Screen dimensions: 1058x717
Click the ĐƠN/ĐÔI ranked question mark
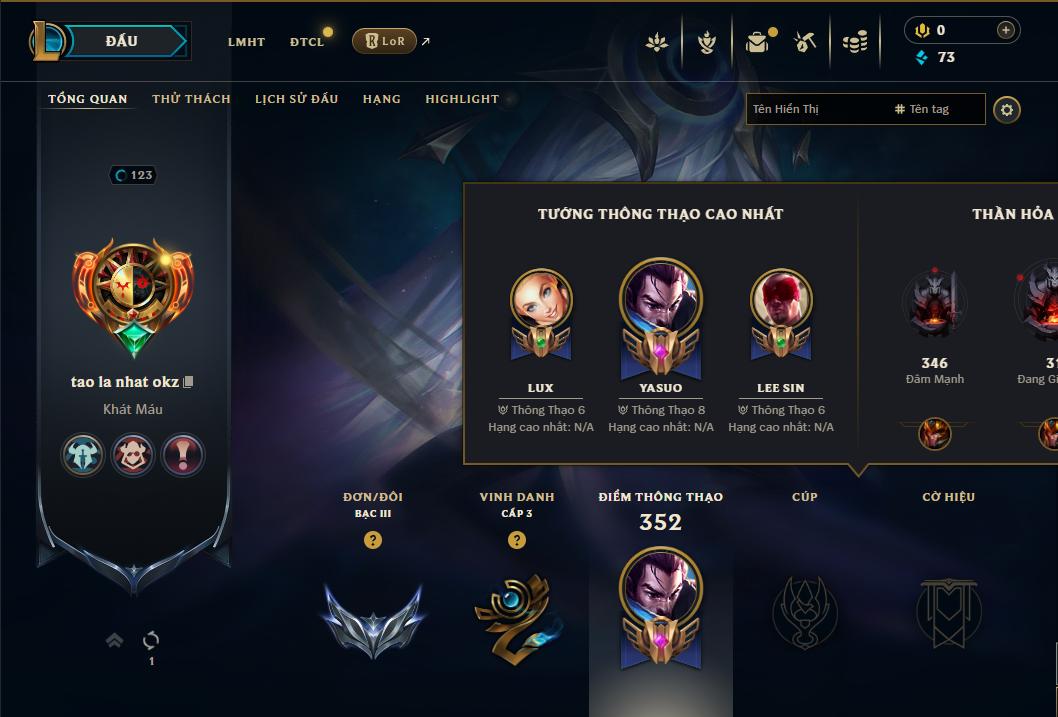click(x=373, y=540)
